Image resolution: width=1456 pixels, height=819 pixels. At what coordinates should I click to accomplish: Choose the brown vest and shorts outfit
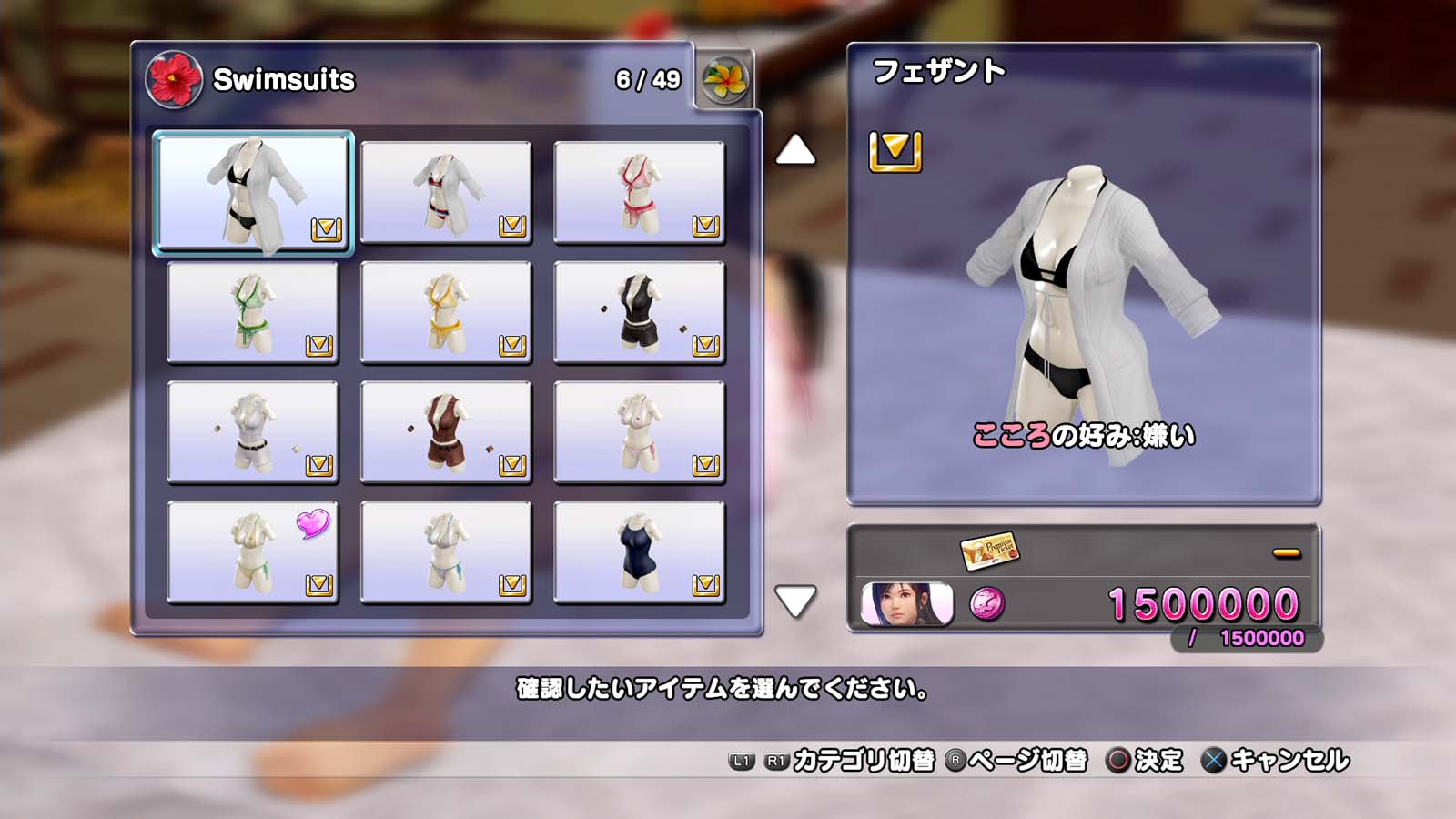pyautogui.click(x=446, y=432)
